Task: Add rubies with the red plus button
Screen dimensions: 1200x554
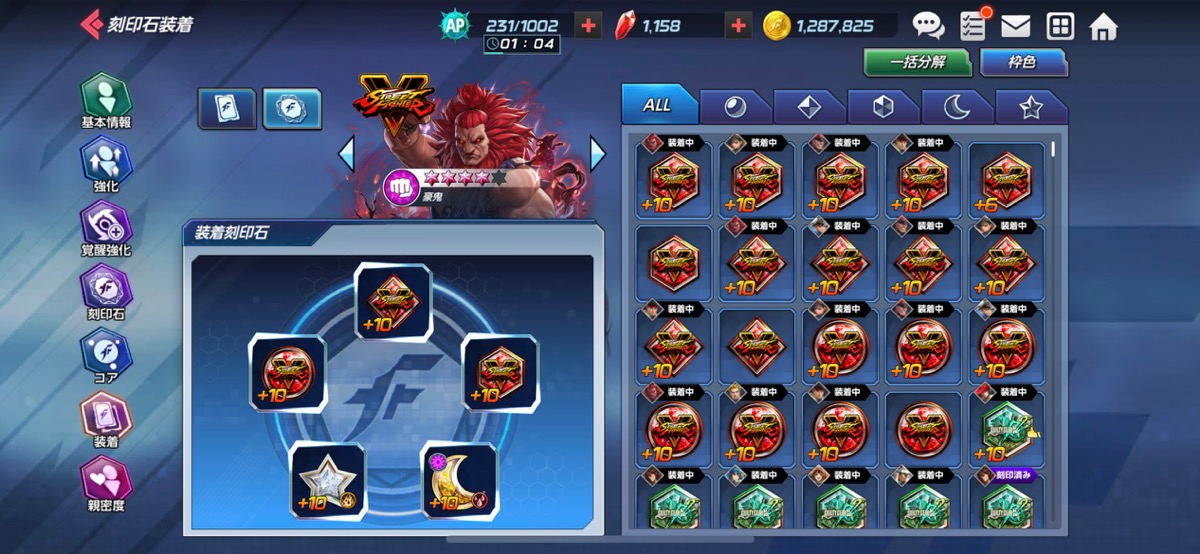Action: 738,26
